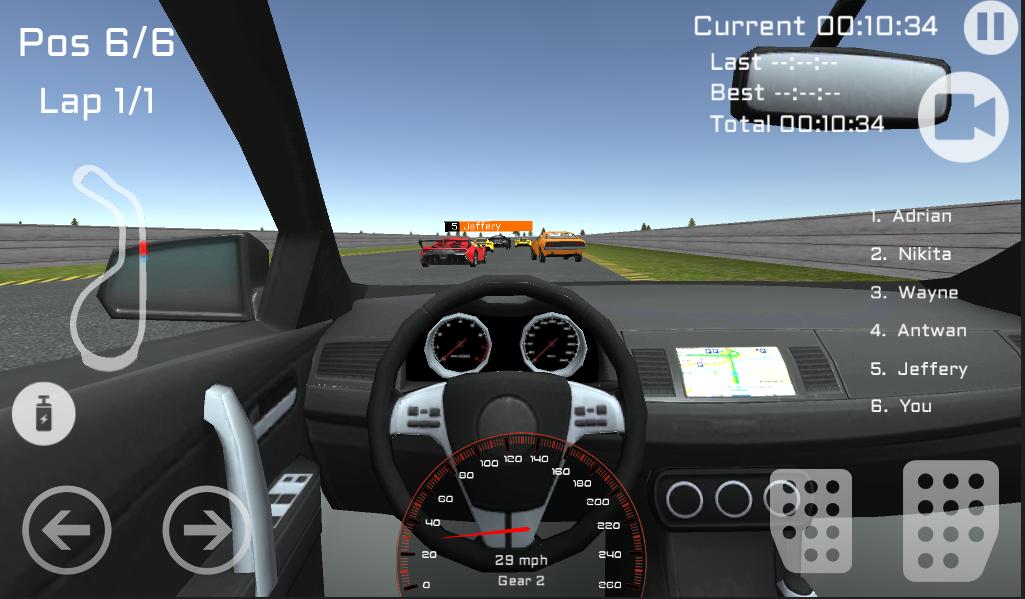This screenshot has height=599, width=1025.
Task: Tap the brake pedal
Action: tap(813, 520)
